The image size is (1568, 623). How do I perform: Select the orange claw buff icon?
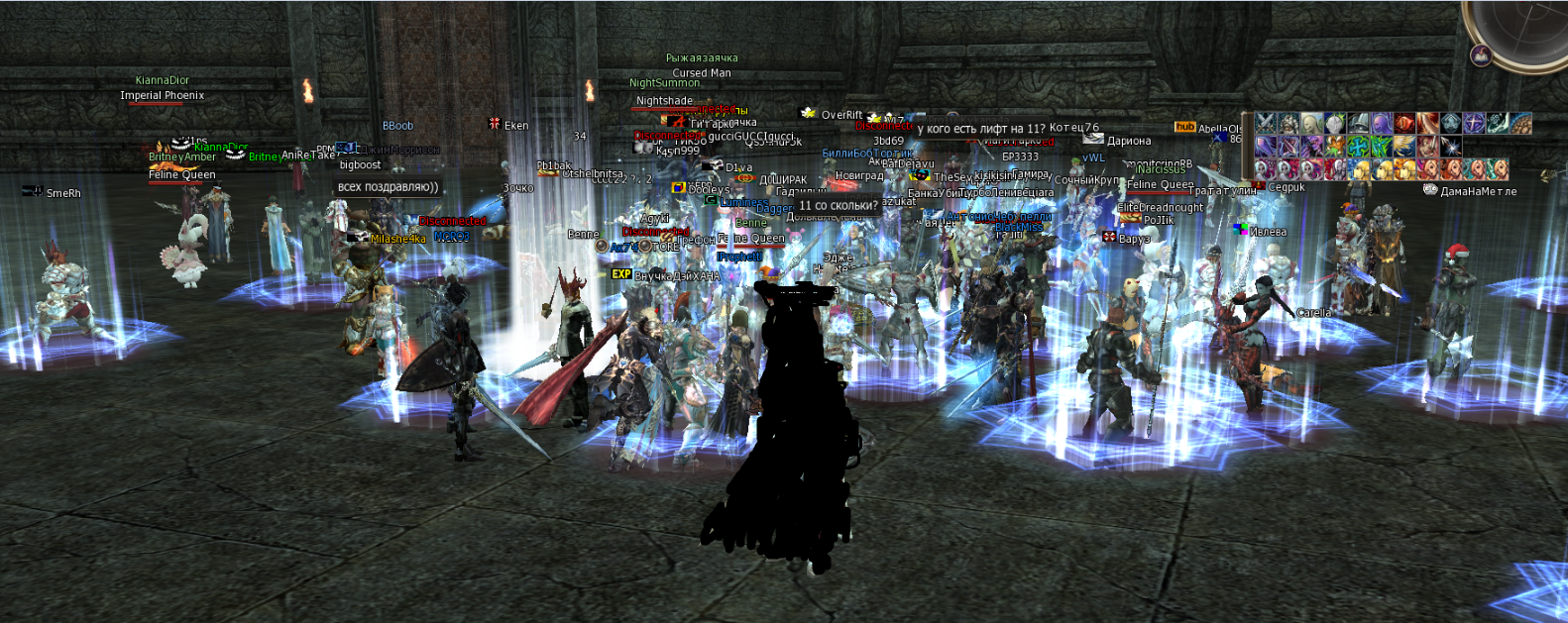pos(1334,147)
